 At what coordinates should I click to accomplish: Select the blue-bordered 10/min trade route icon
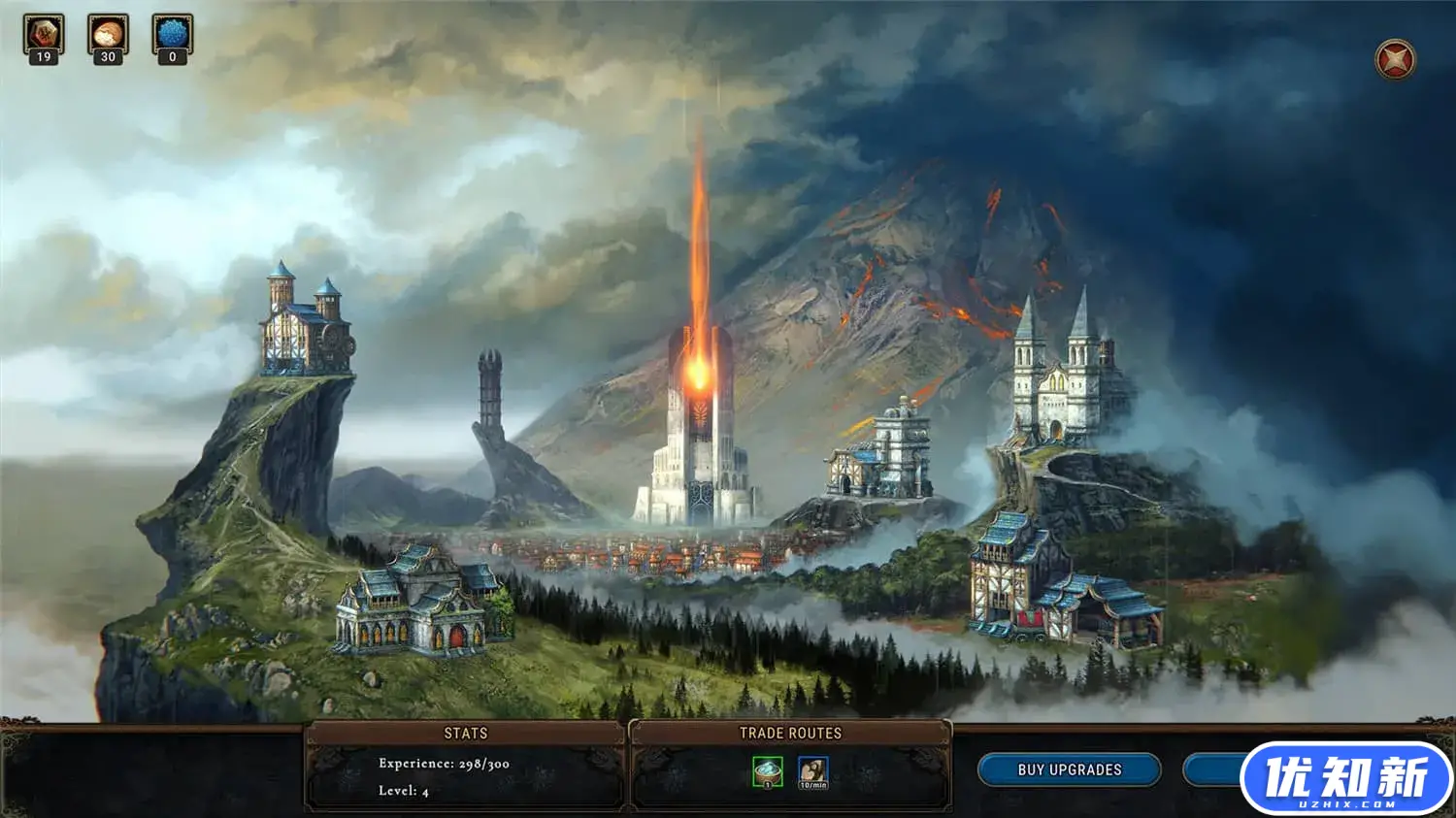812,772
